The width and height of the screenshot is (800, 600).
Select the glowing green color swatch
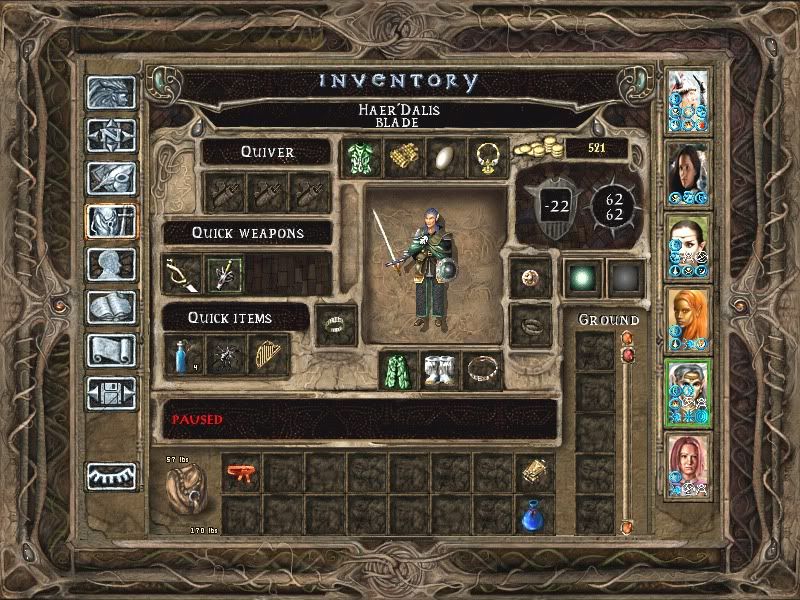pos(582,277)
